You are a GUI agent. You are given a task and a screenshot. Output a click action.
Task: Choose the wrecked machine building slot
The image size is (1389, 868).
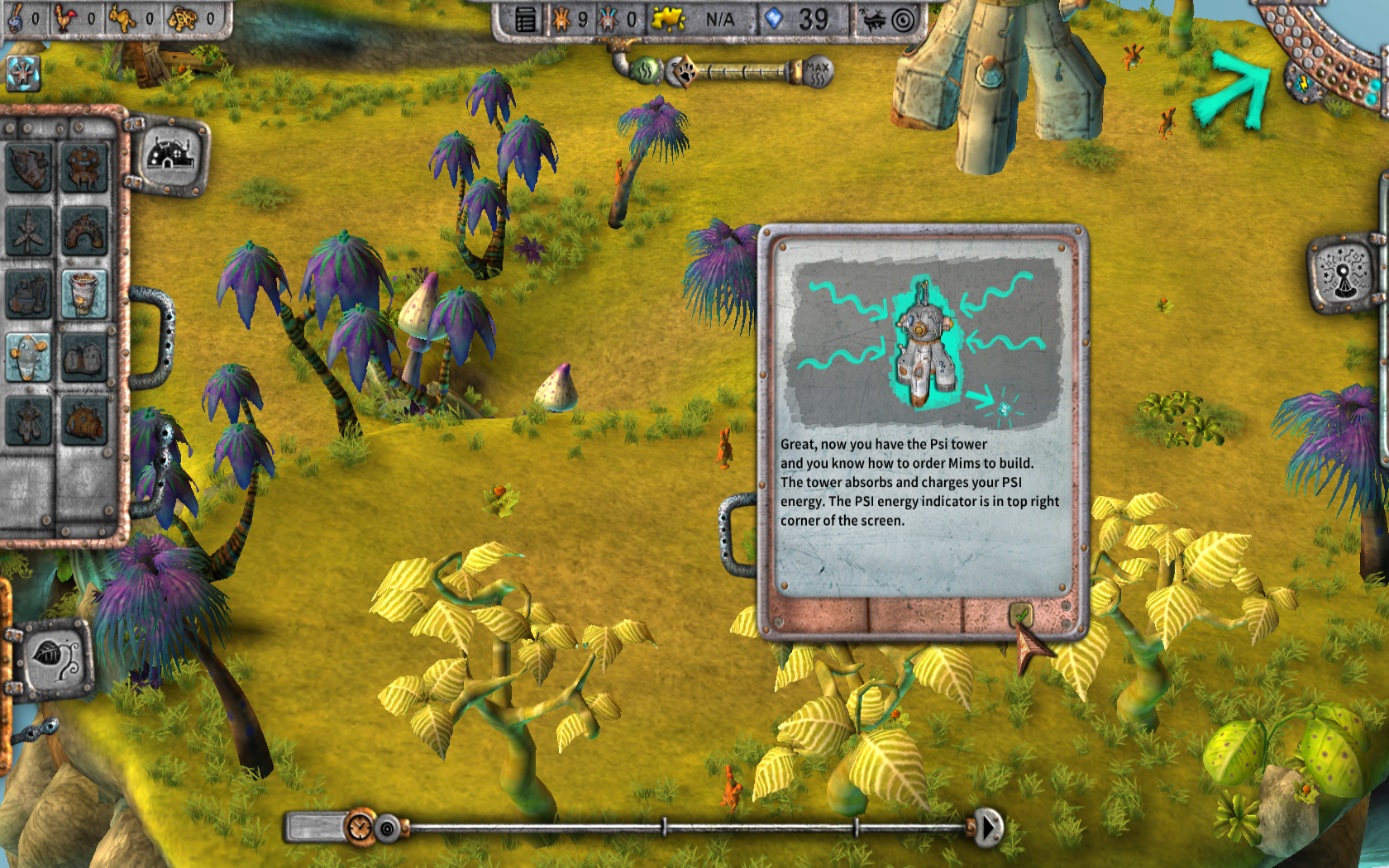point(28,168)
